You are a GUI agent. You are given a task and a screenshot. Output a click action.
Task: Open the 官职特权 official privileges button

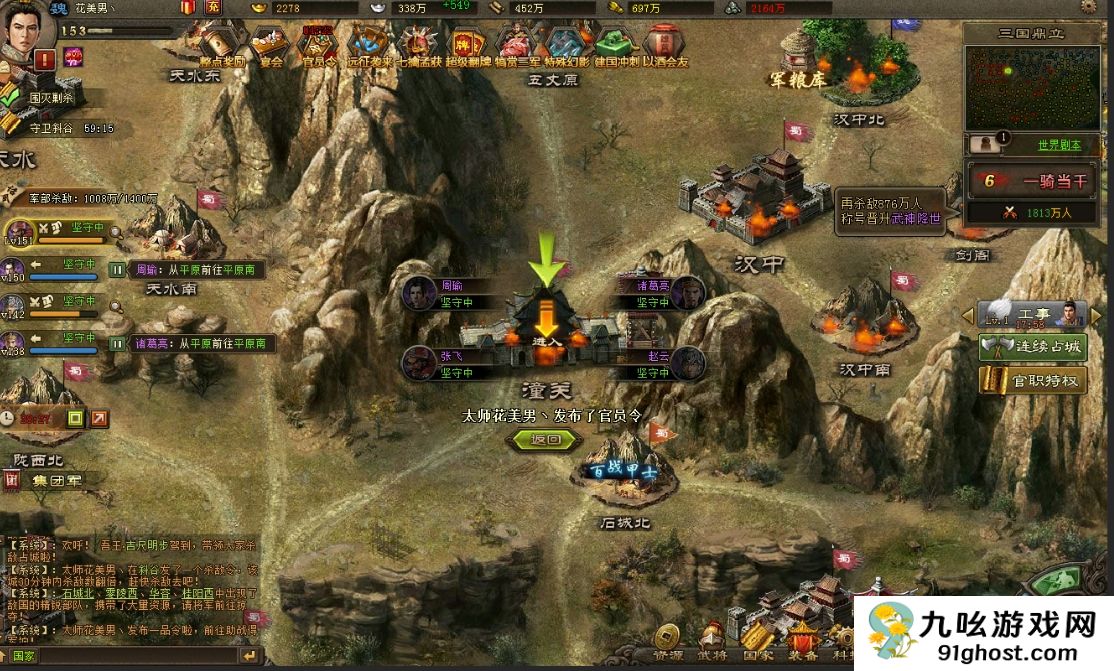[1033, 380]
